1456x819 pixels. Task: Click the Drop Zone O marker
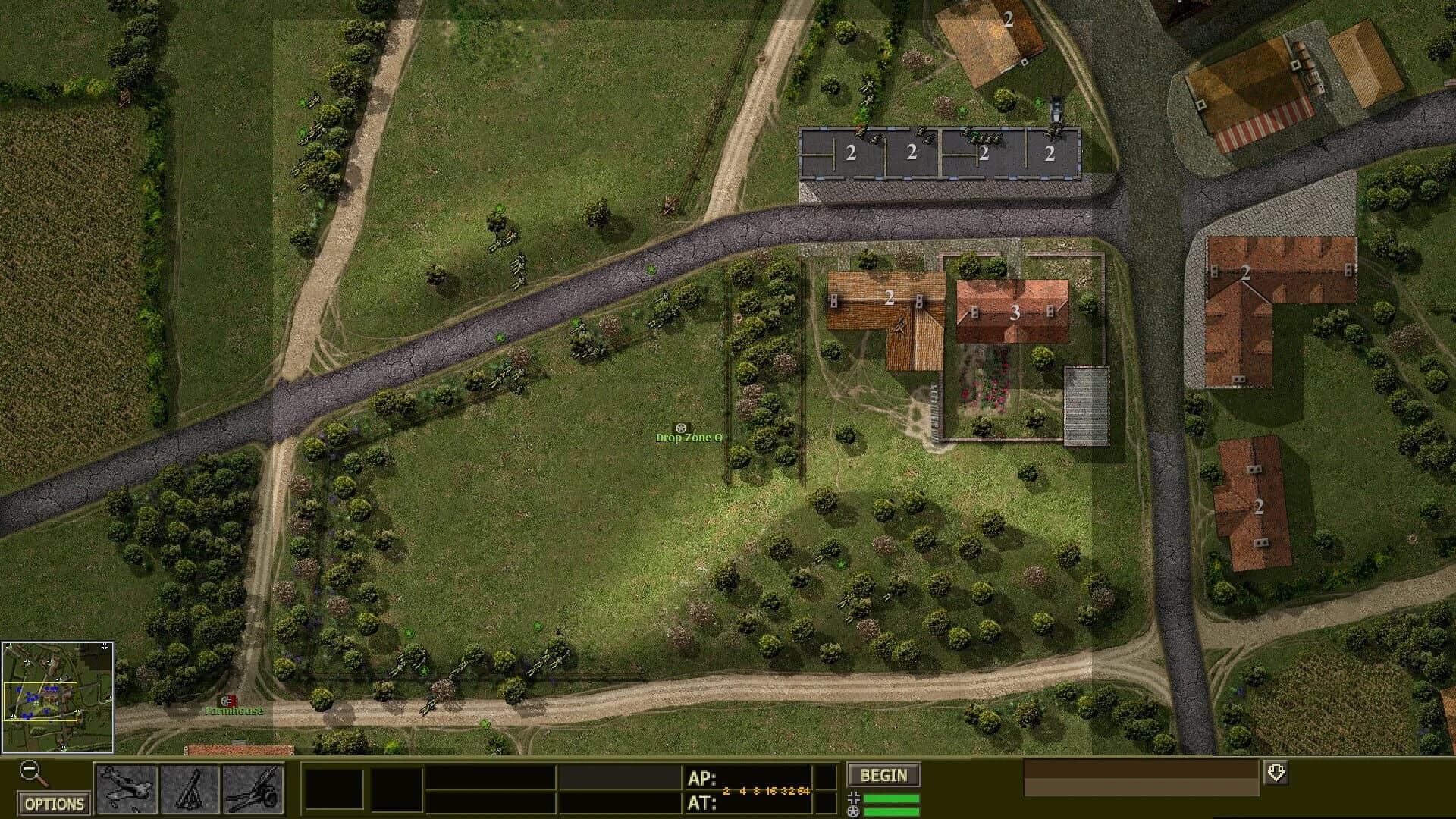pos(689,437)
